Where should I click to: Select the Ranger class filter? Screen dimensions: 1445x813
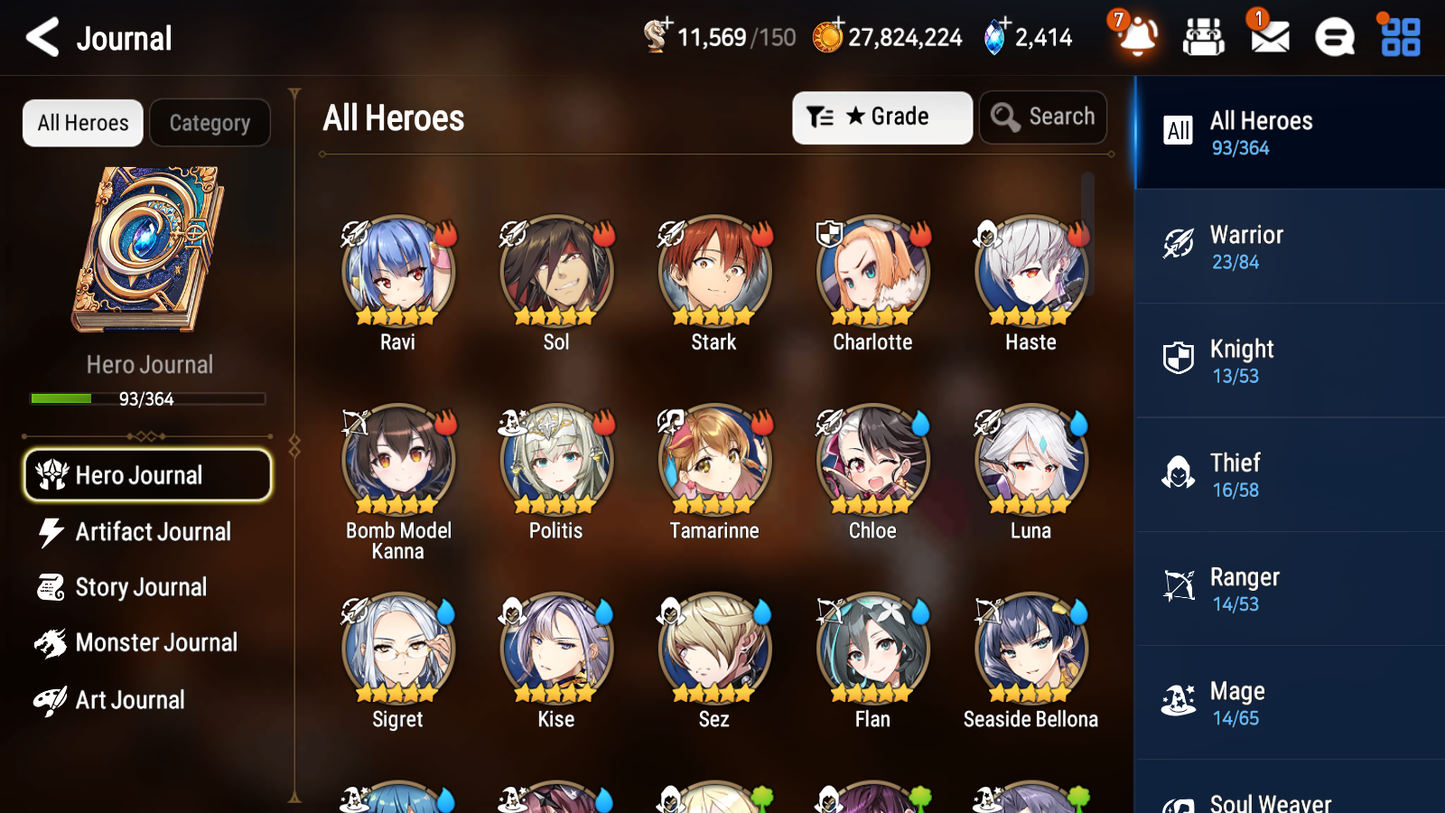(x=1289, y=588)
